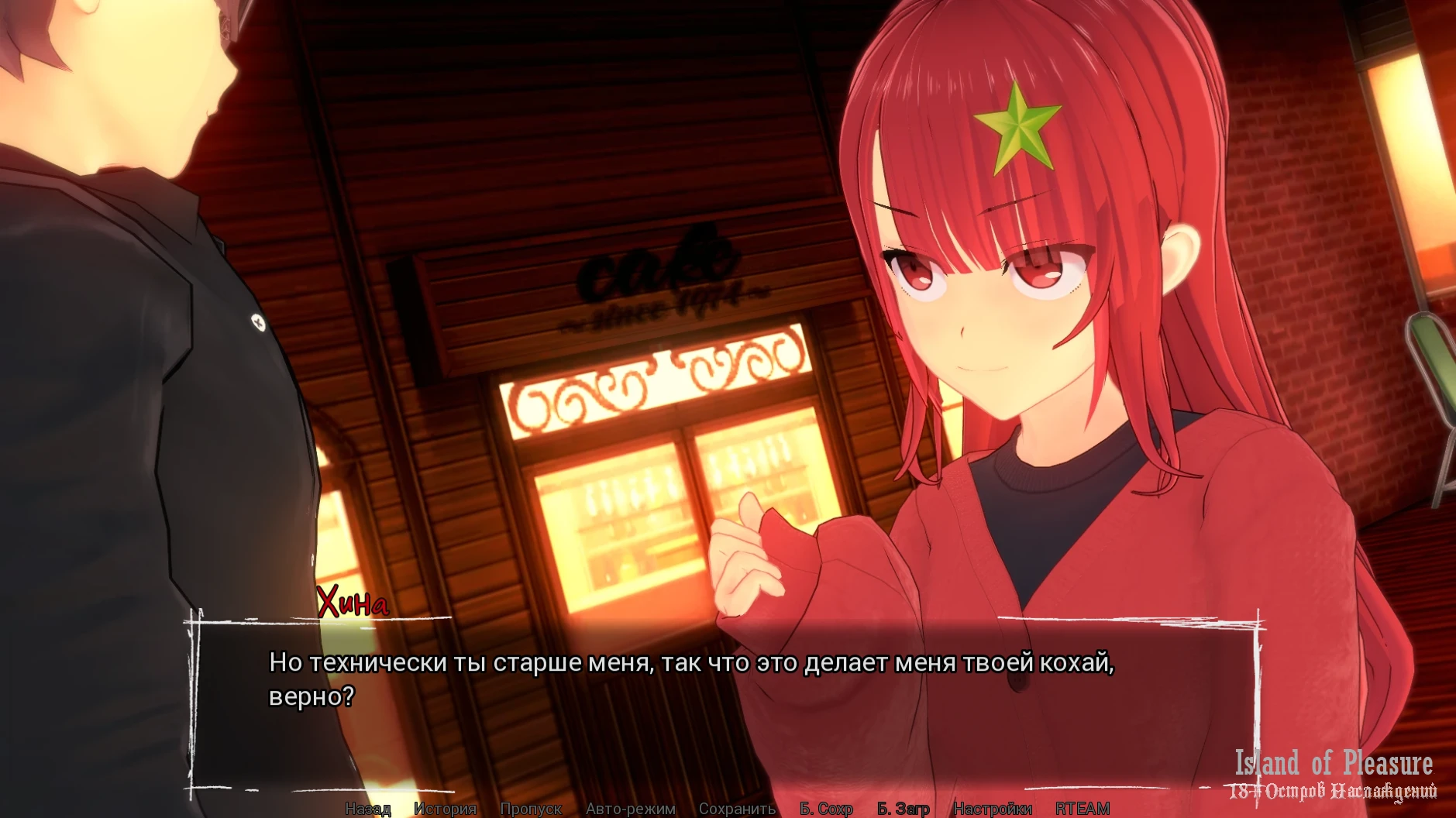Viewport: 1456px width, 818px height.
Task: Quick load with Б. Загр
Action: pyautogui.click(x=903, y=809)
